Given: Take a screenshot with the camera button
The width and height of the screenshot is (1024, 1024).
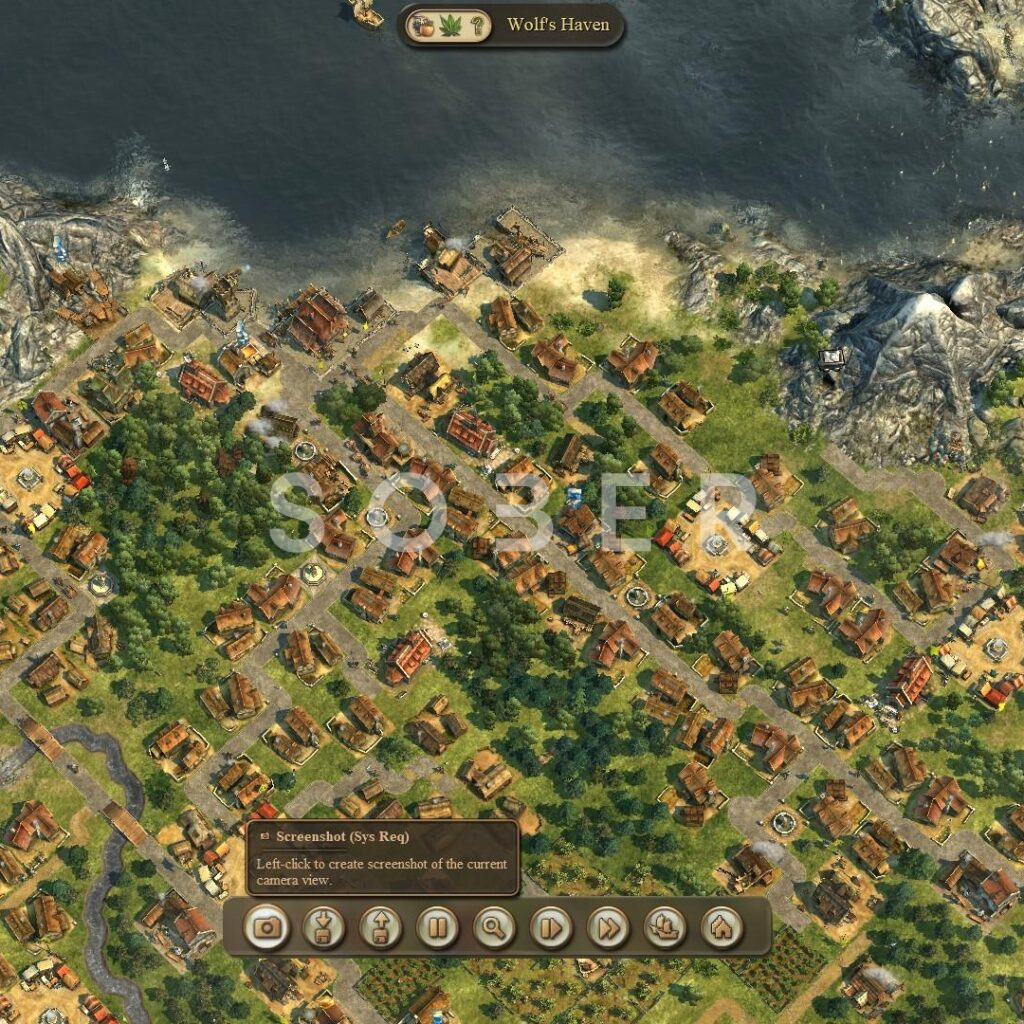Looking at the screenshot, I should (x=267, y=927).
